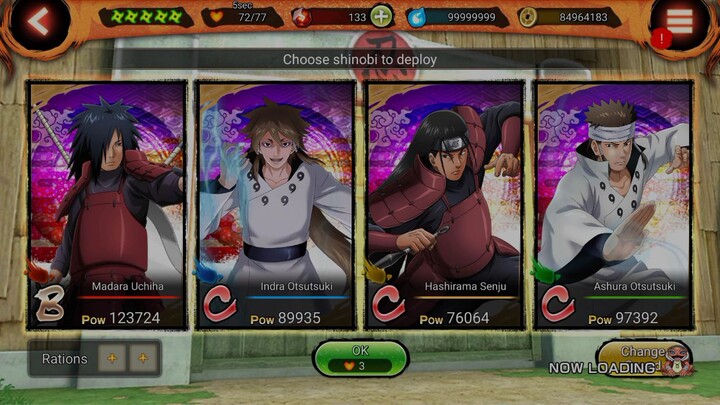Confirm deployment with the OK button

point(360,358)
